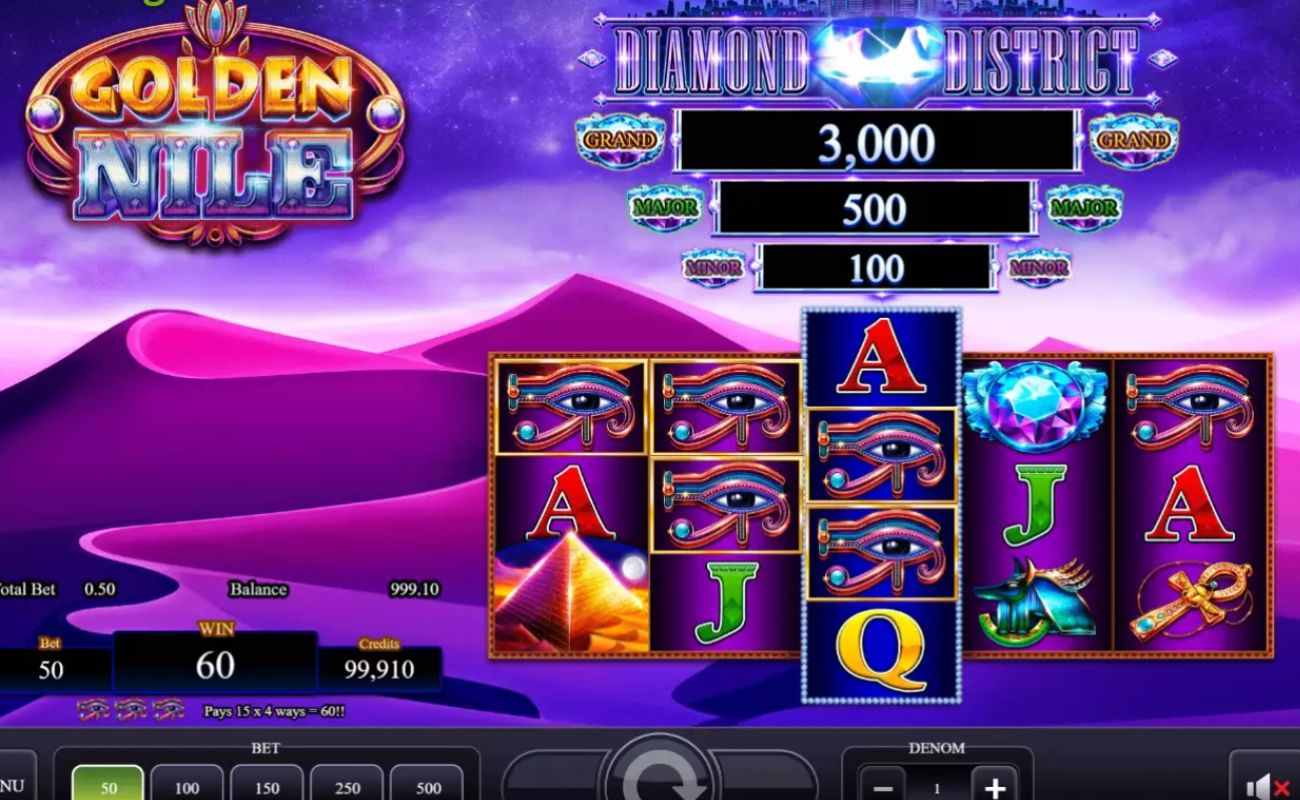This screenshot has height=800, width=1300.
Task: Click the 3,000 GRAND prize display bar
Action: (875, 140)
